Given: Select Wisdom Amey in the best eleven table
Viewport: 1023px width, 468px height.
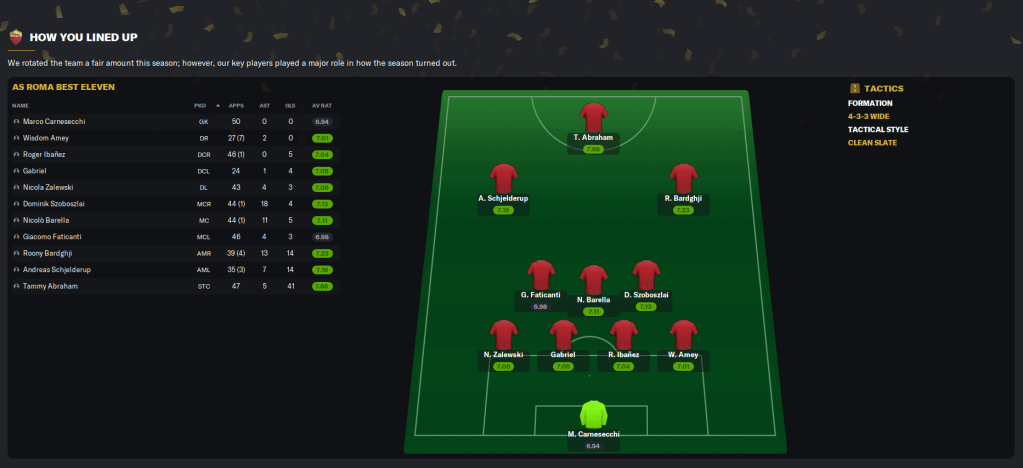Looking at the screenshot, I should point(46,138).
